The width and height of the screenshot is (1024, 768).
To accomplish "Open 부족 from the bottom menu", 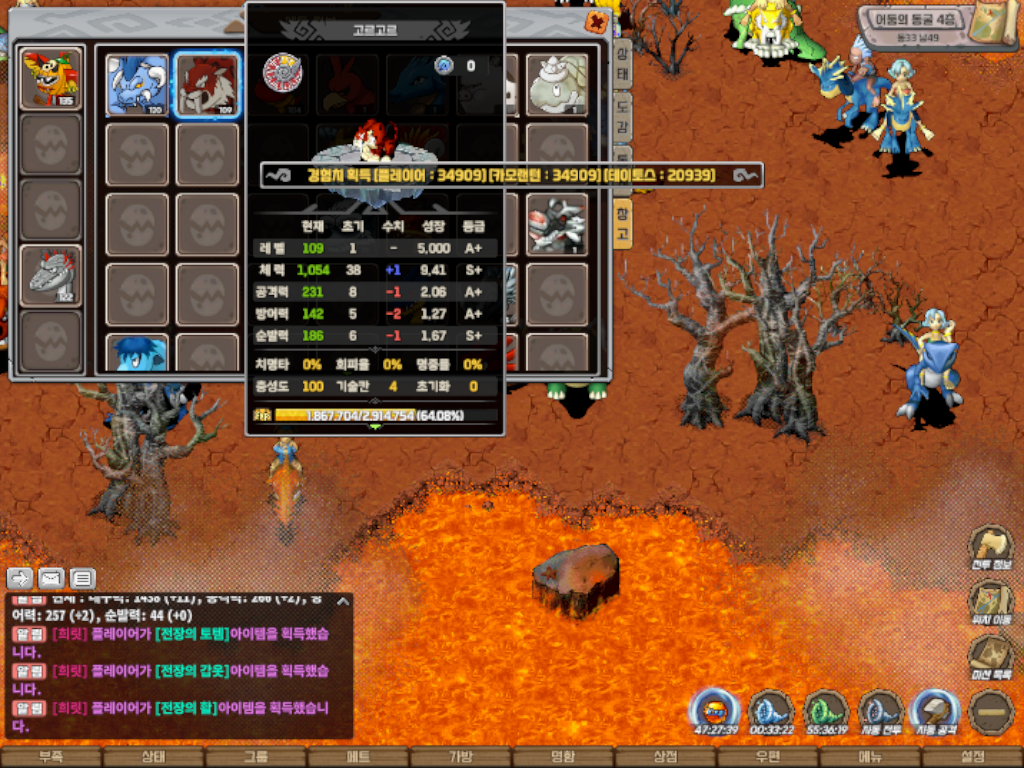I will point(51,757).
